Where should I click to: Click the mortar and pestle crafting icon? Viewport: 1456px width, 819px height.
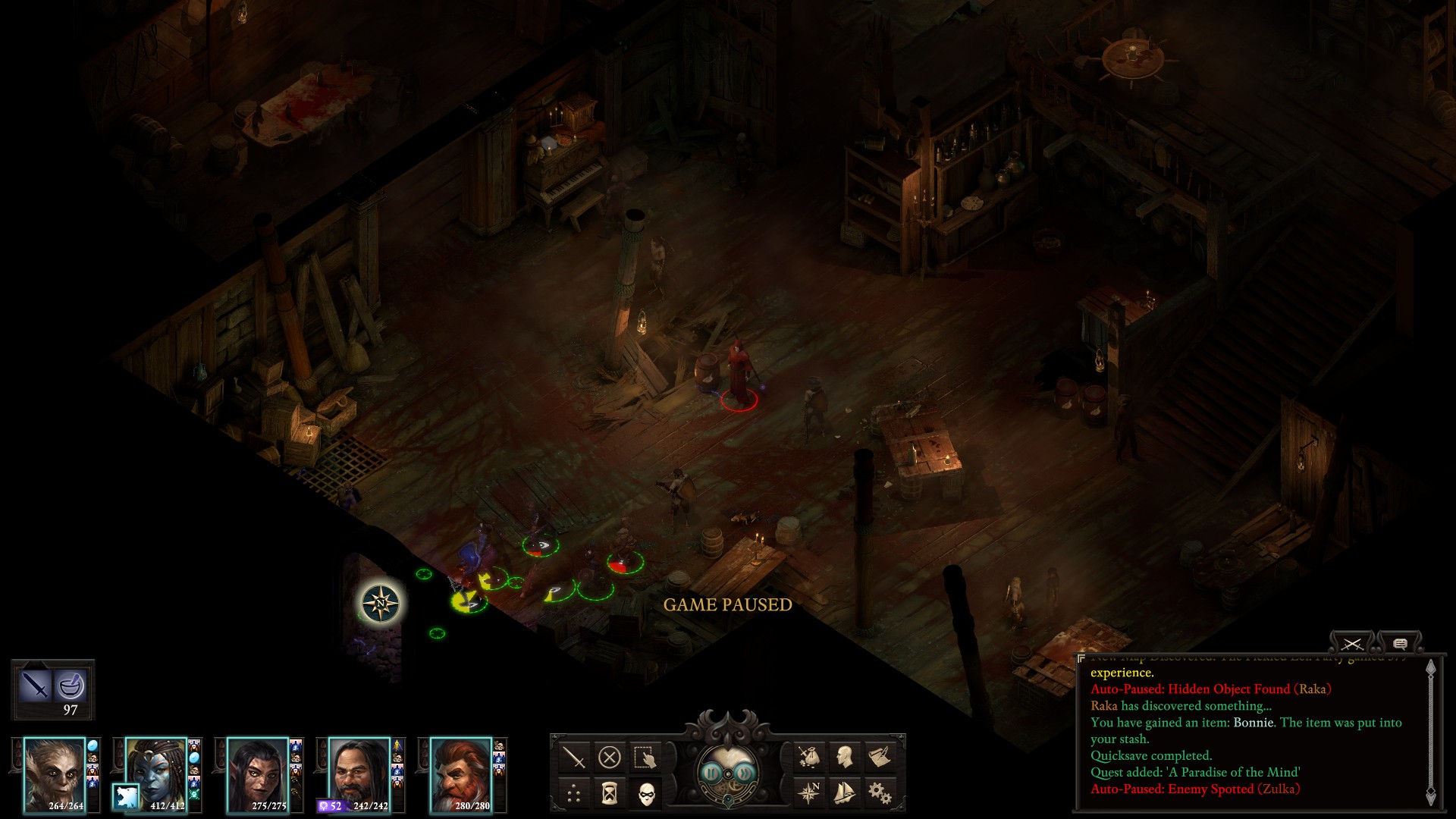(x=71, y=686)
